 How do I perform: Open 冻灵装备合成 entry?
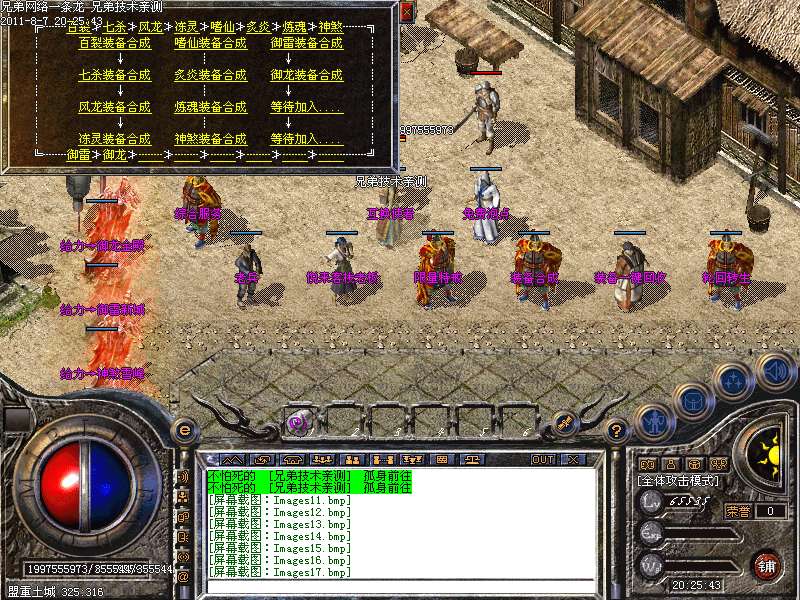115,139
